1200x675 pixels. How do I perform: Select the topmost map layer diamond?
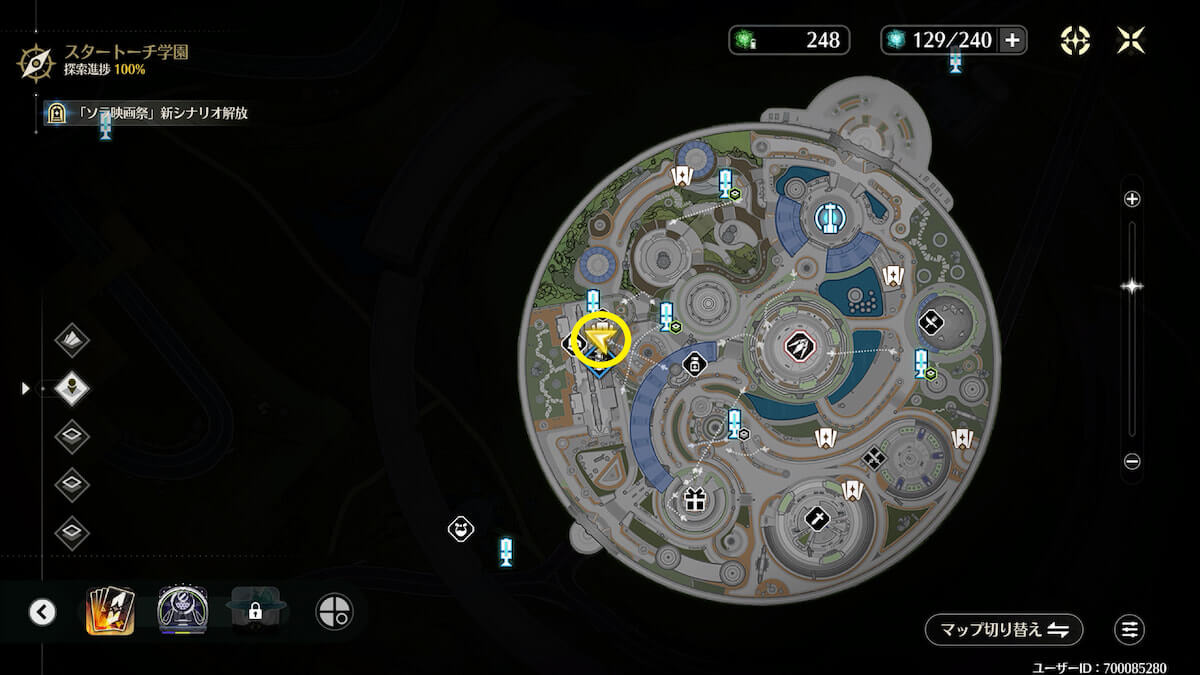[x=72, y=340]
